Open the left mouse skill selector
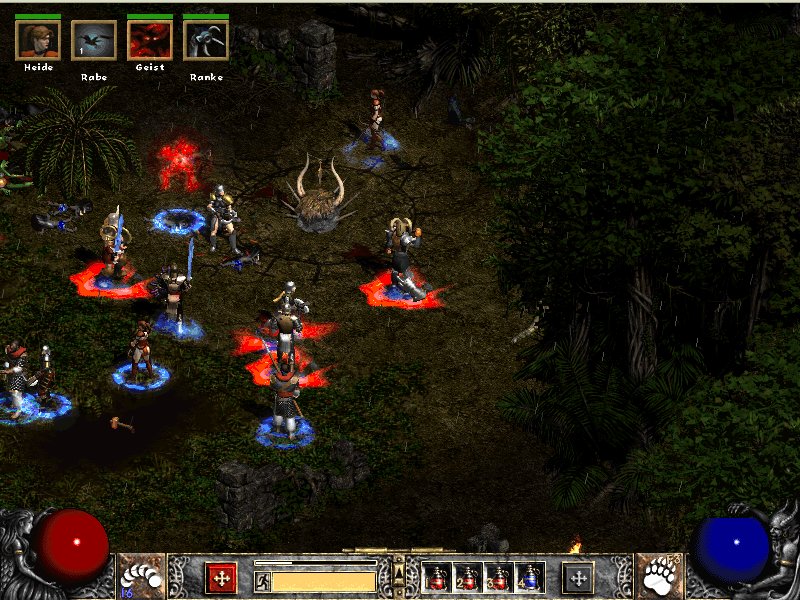The image size is (800, 600). tap(142, 576)
